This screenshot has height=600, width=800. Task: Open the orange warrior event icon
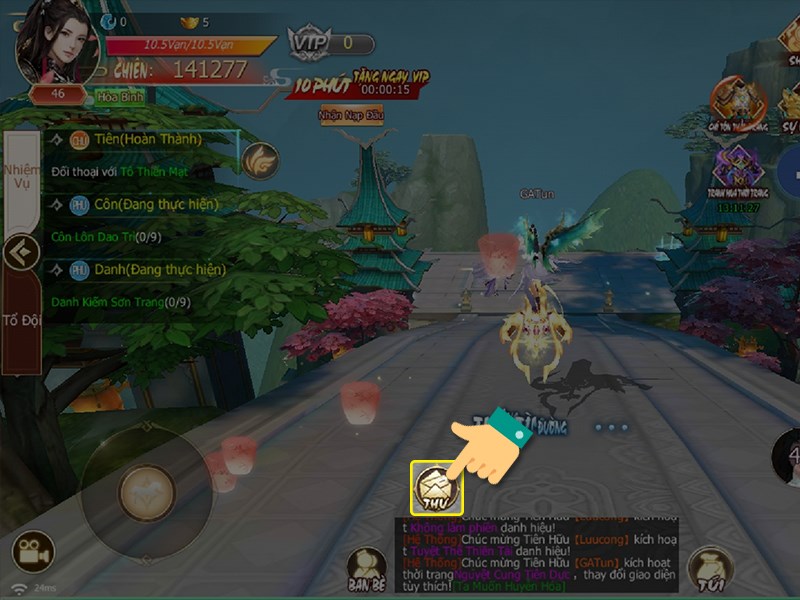pyautogui.click(x=738, y=102)
